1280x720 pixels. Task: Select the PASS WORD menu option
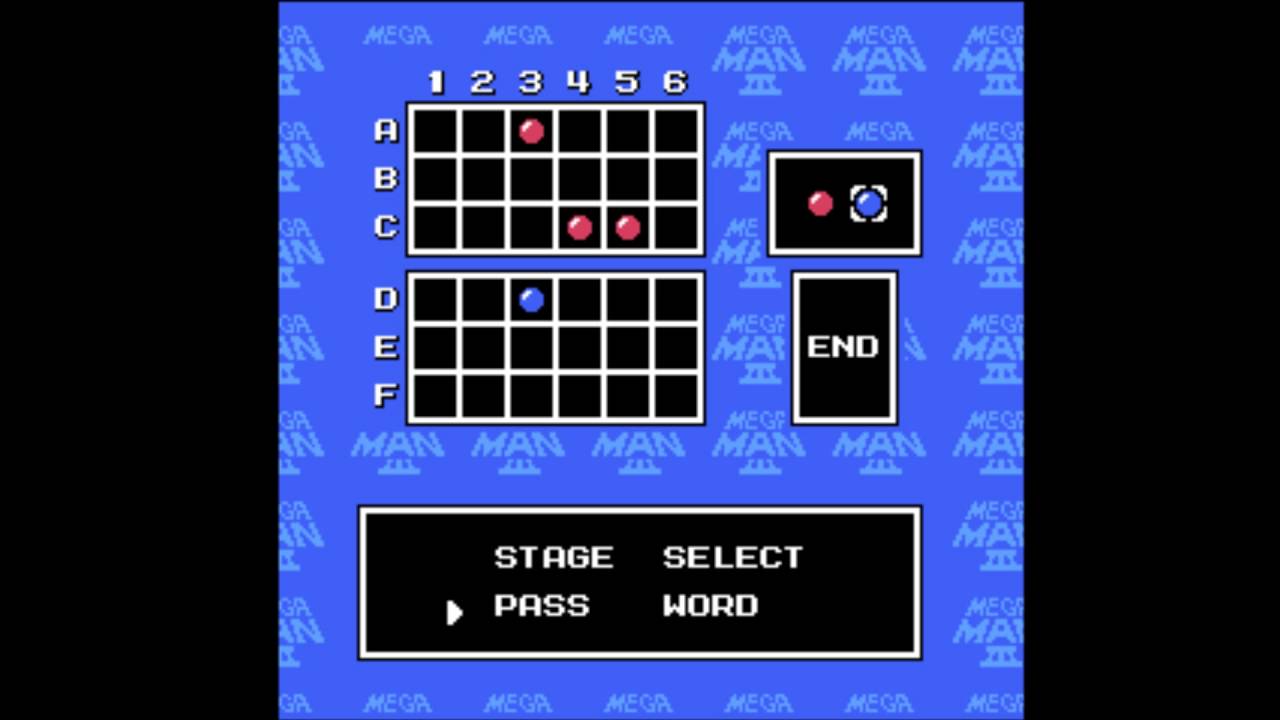[x=625, y=606]
